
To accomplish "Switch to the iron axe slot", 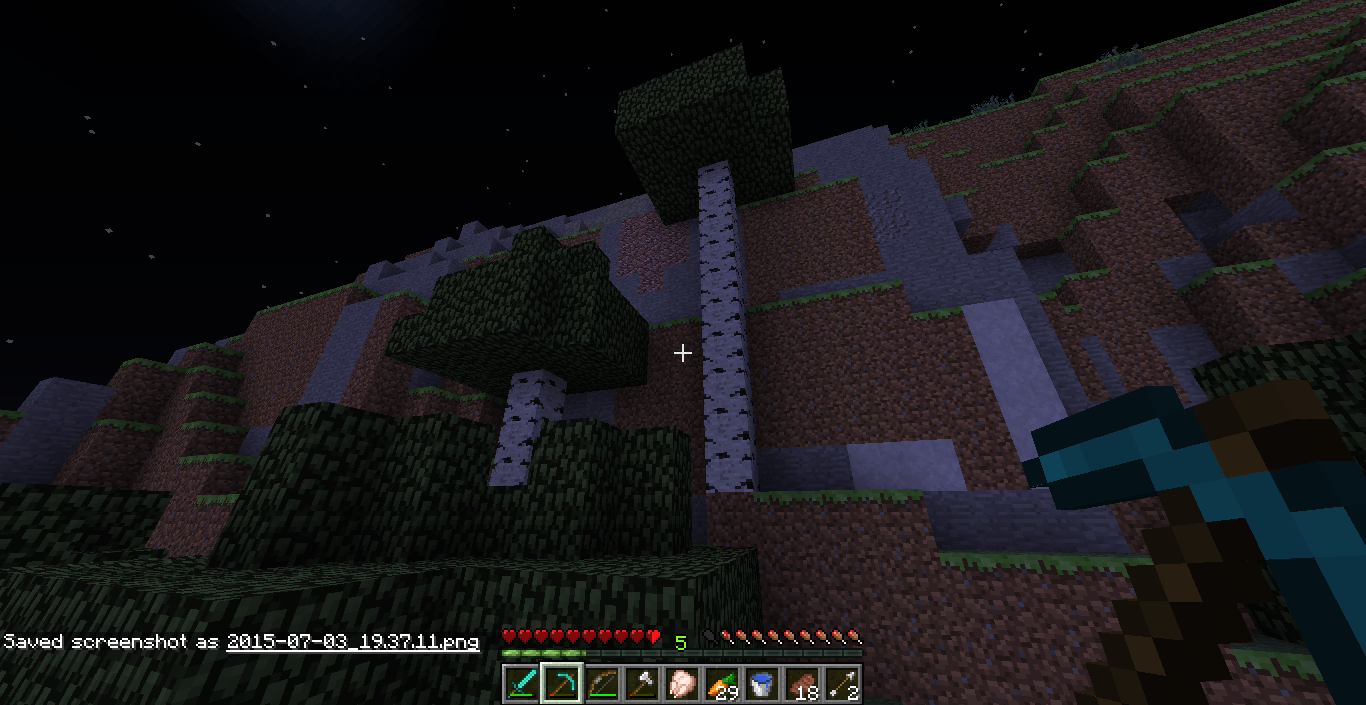I will coord(641,684).
